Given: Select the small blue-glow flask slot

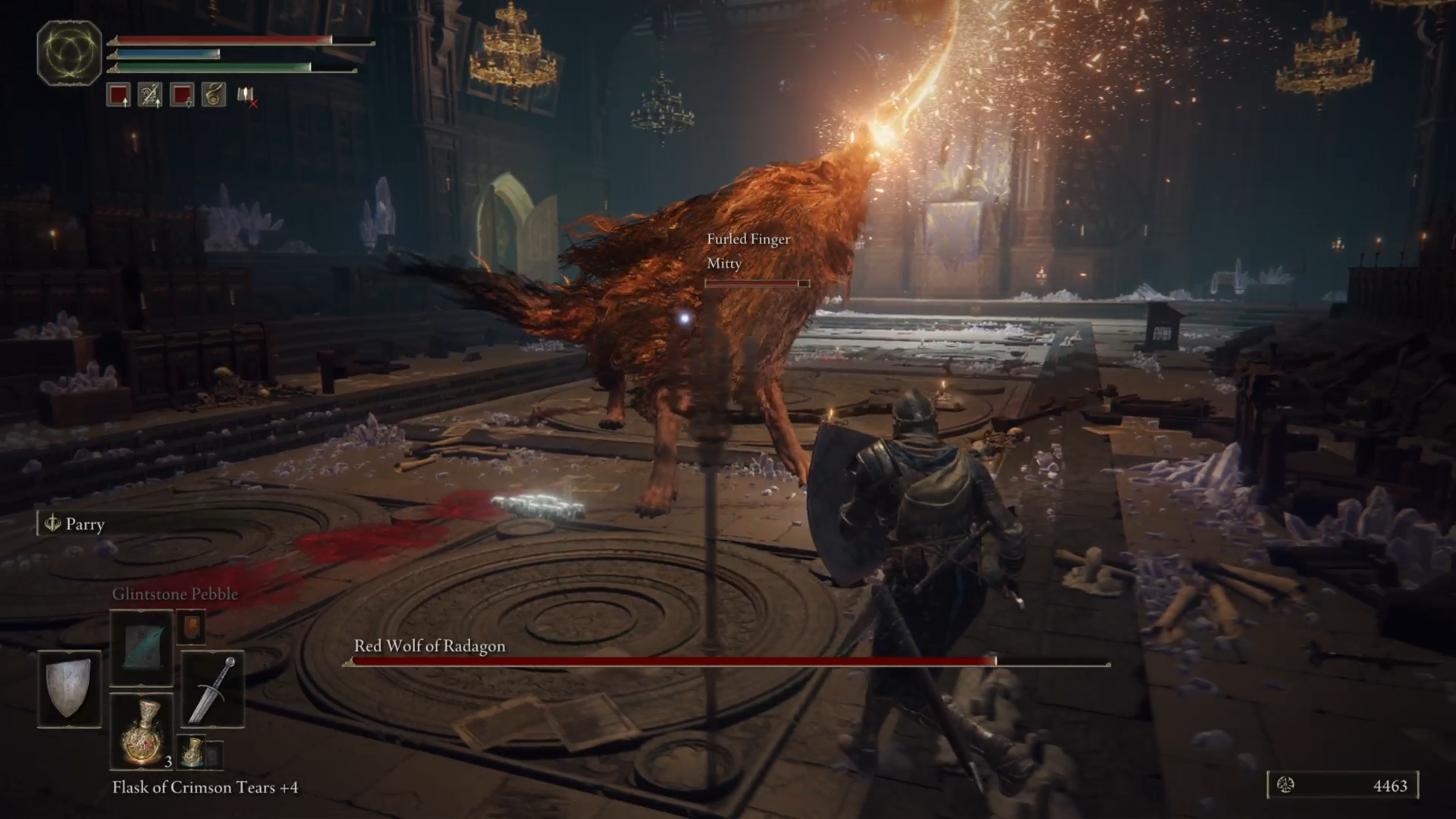Looking at the screenshot, I should [x=193, y=752].
